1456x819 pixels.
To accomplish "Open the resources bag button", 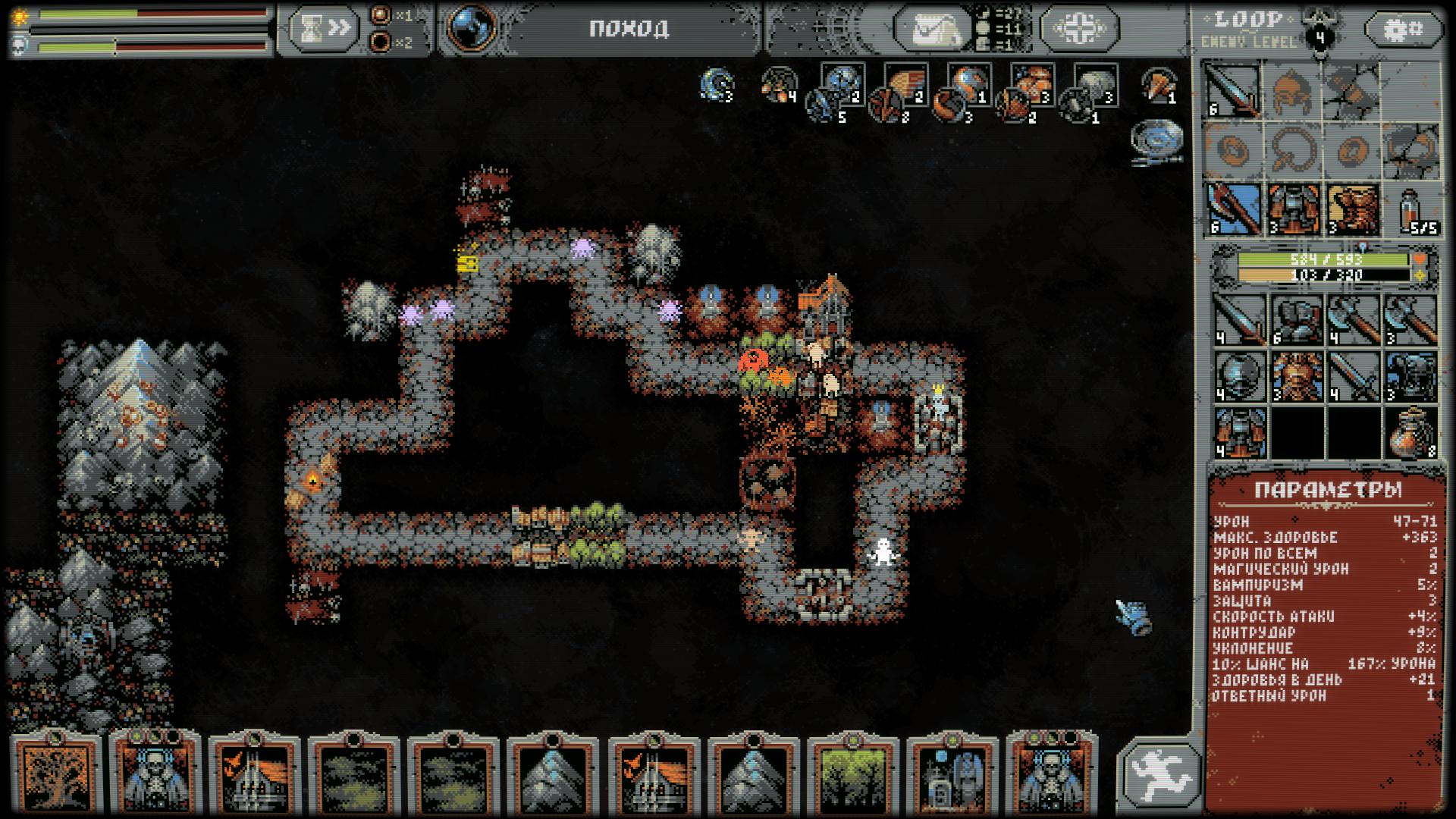I will 931,29.
